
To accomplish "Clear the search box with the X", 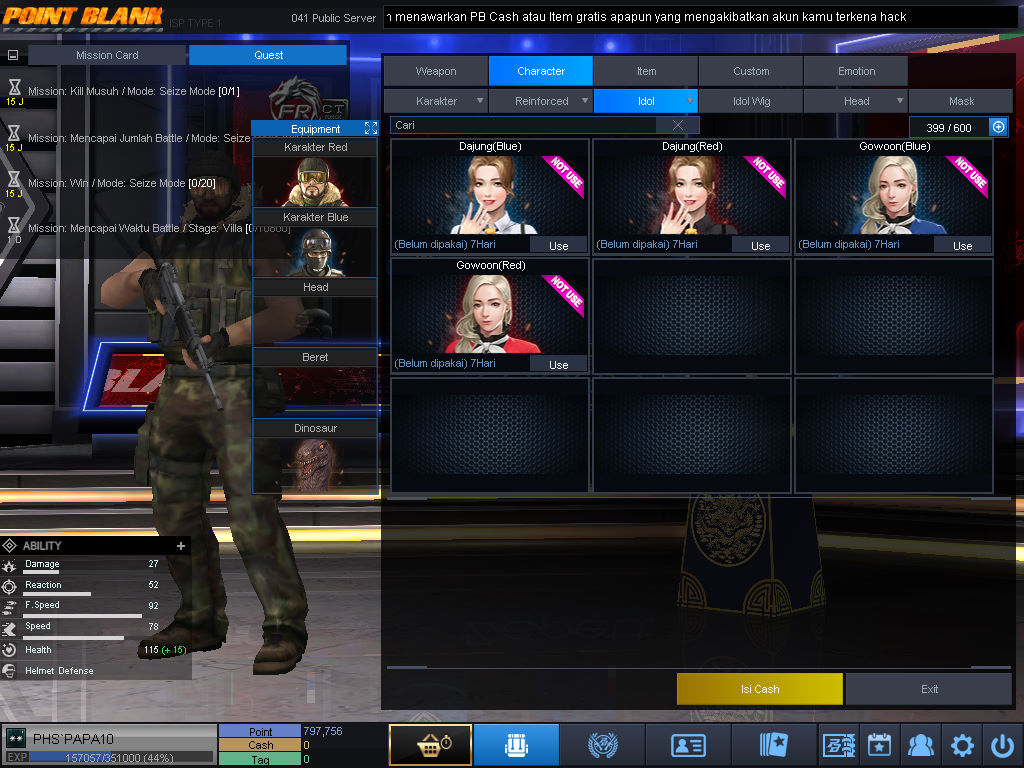I will coord(678,125).
